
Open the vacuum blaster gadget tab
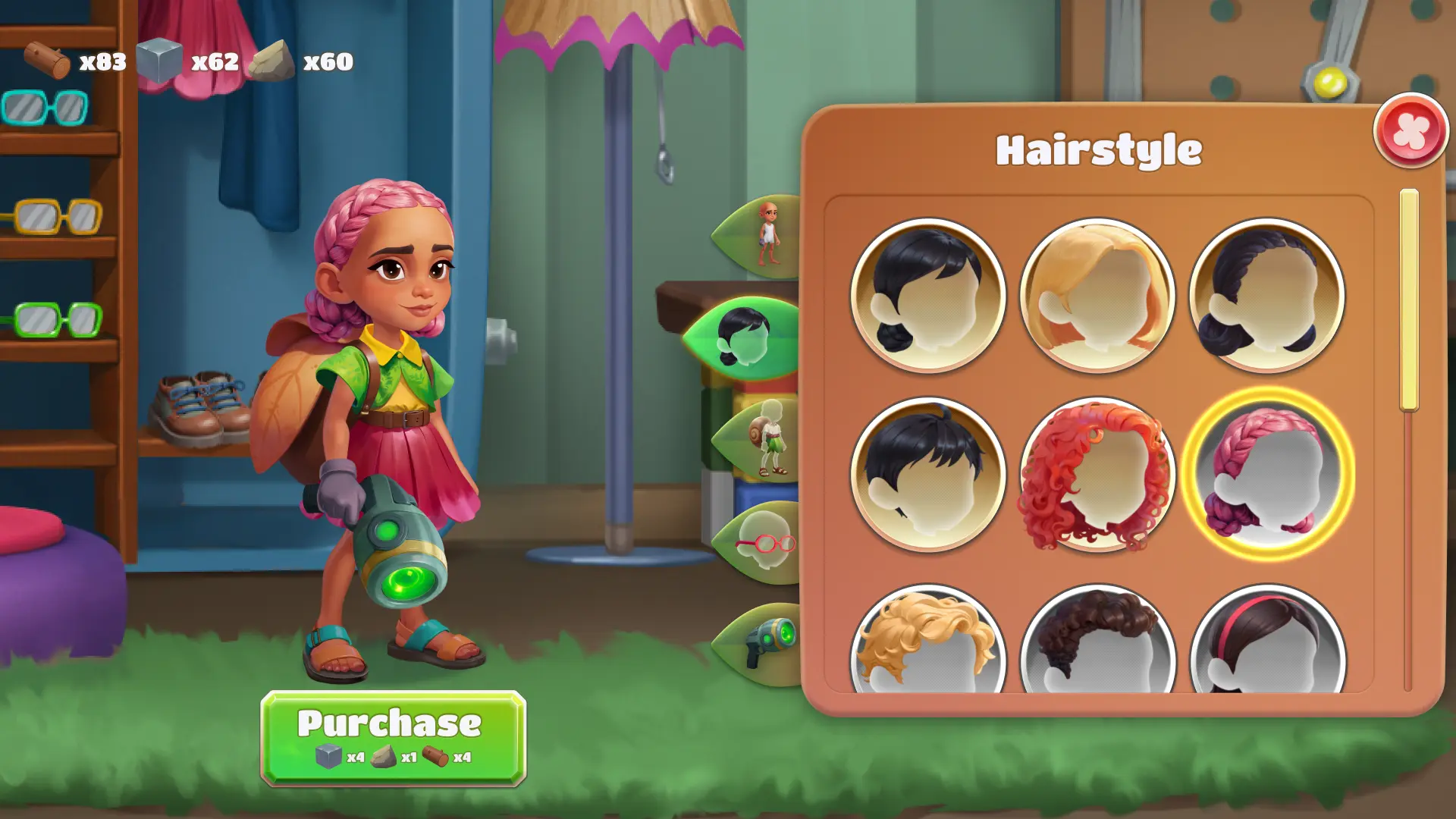pyautogui.click(x=766, y=641)
